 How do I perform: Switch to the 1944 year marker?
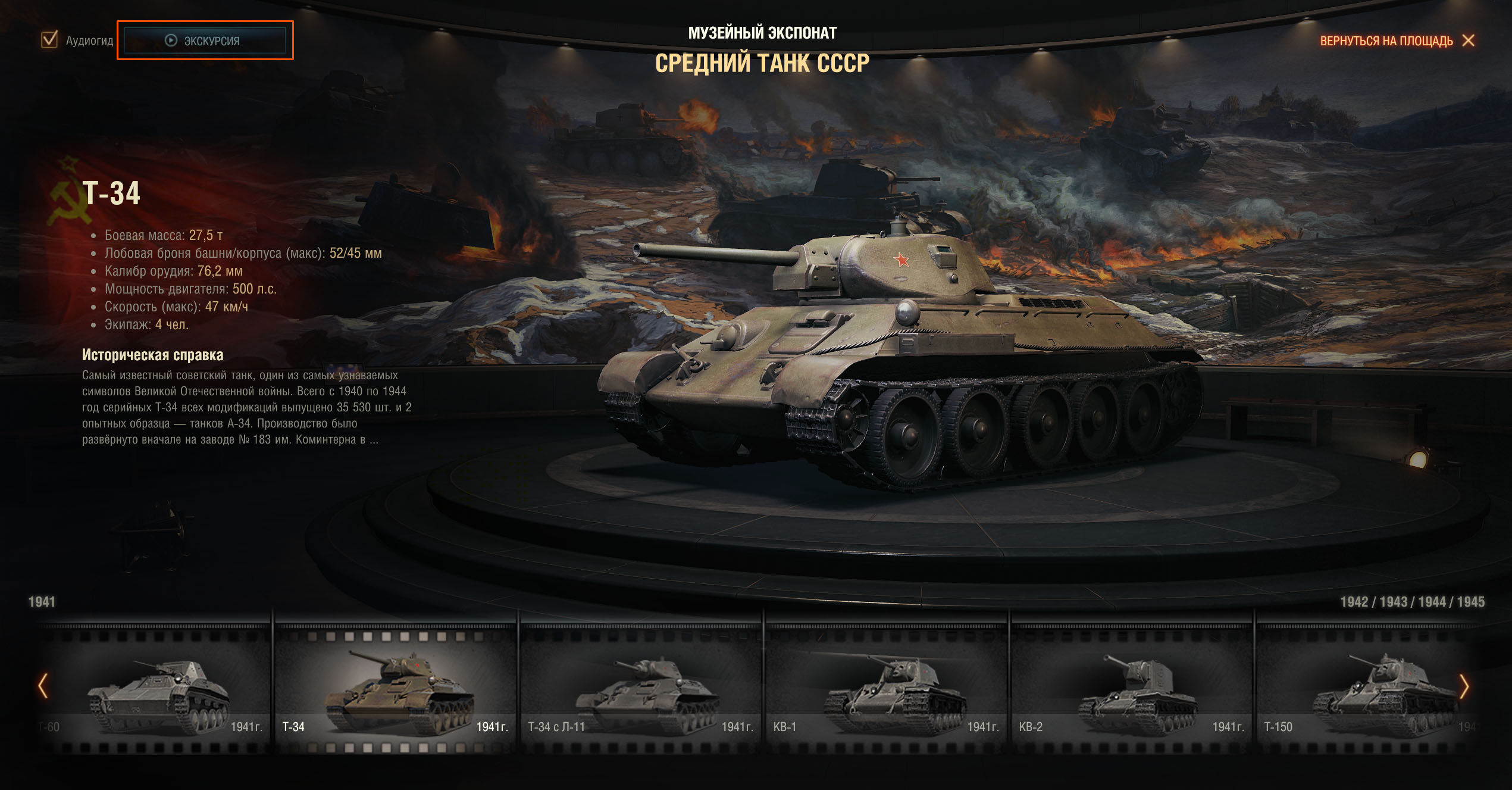pyautogui.click(x=1432, y=602)
